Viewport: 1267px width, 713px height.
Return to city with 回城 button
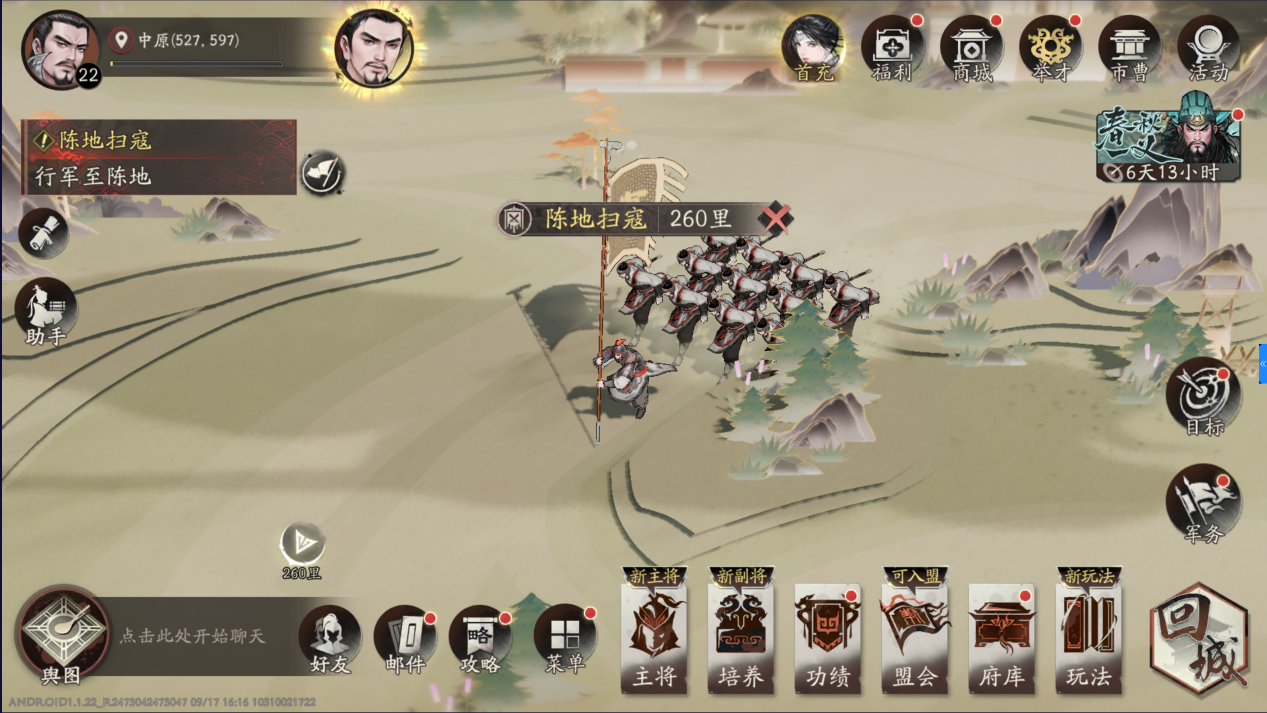(x=1198, y=638)
